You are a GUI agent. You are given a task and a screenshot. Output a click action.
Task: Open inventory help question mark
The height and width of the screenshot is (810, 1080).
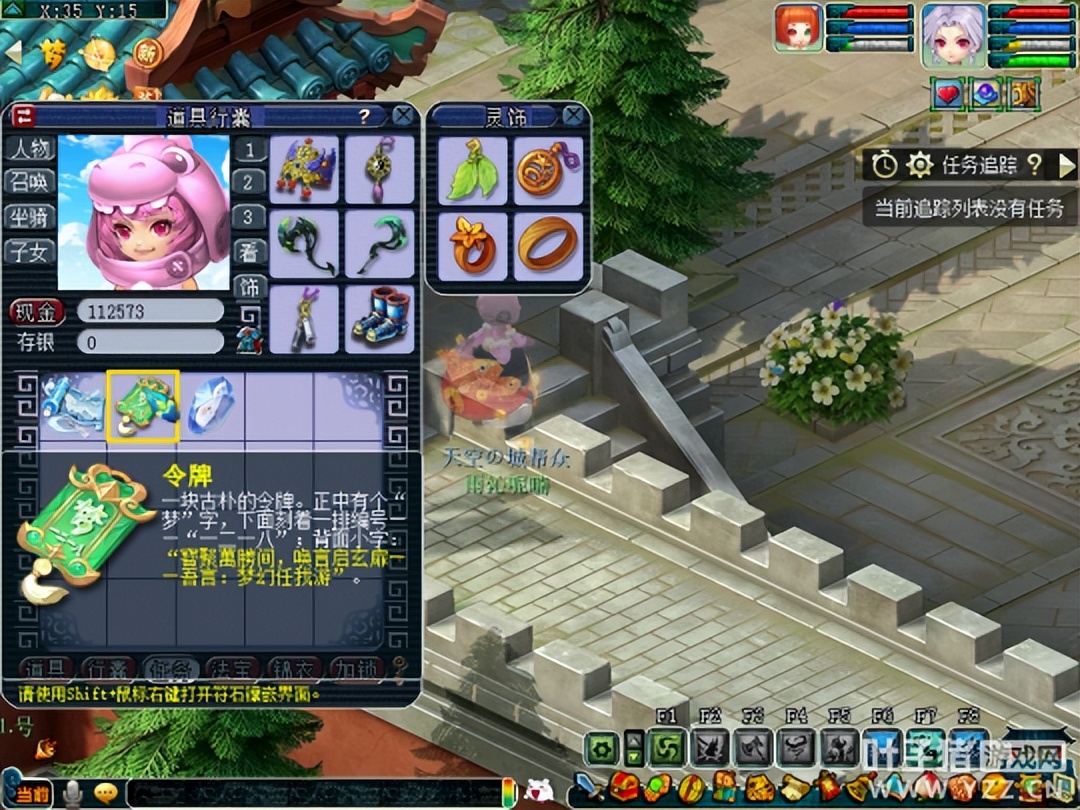point(365,116)
